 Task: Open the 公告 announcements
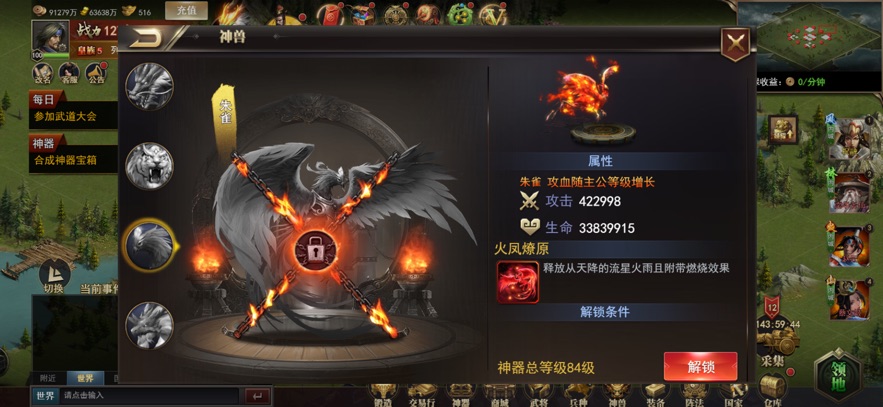click(96, 73)
